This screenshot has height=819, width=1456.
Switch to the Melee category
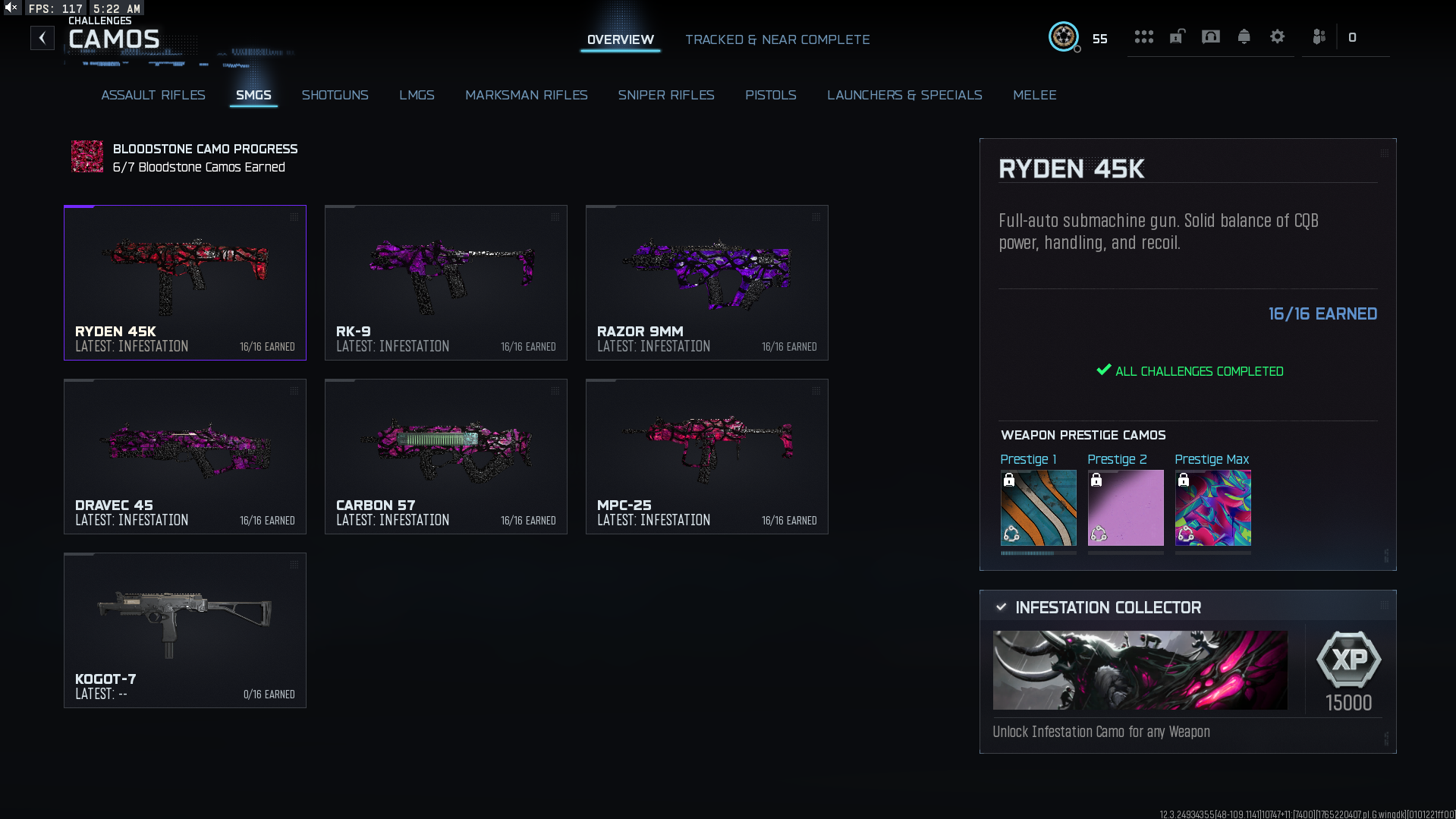tap(1034, 95)
